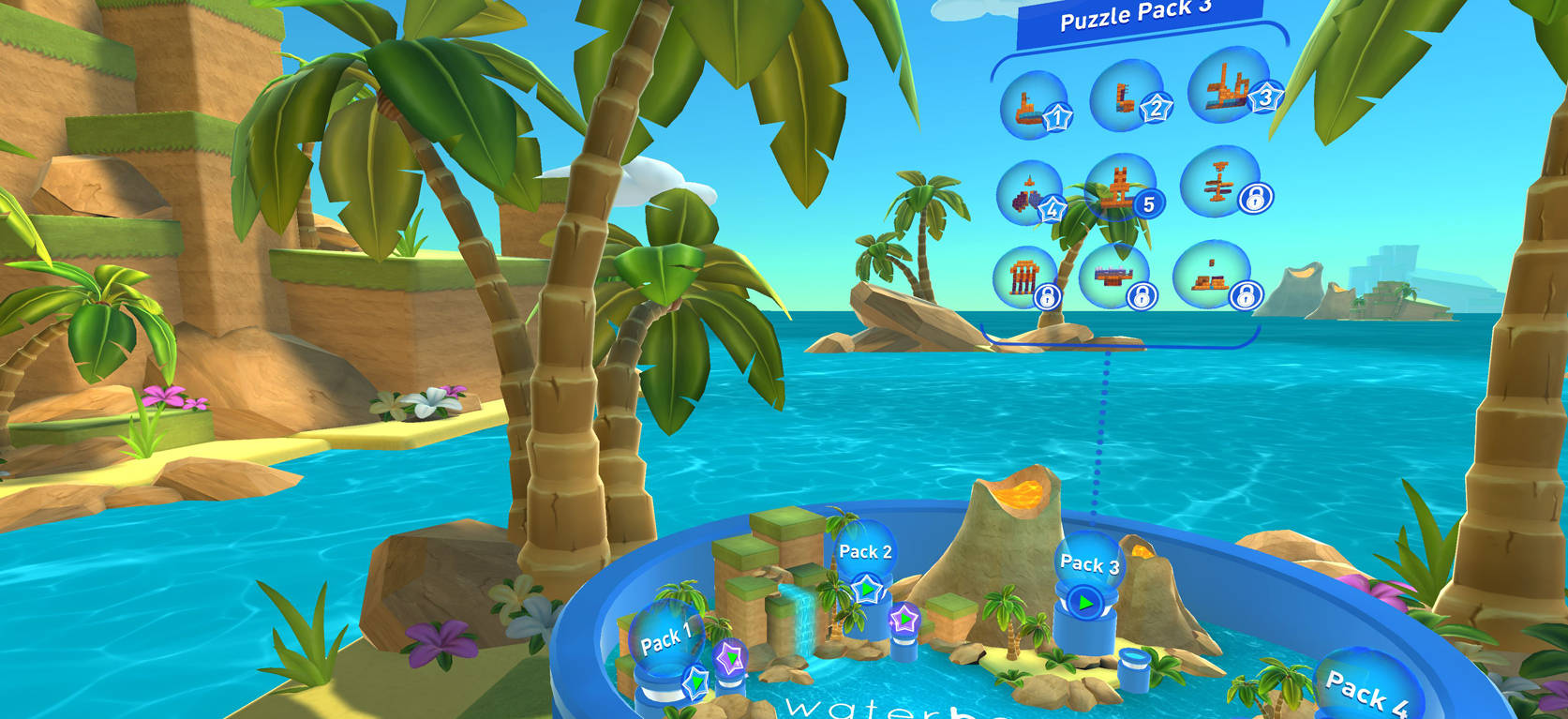Click the locked columns temple puzzle

[x=1024, y=277]
